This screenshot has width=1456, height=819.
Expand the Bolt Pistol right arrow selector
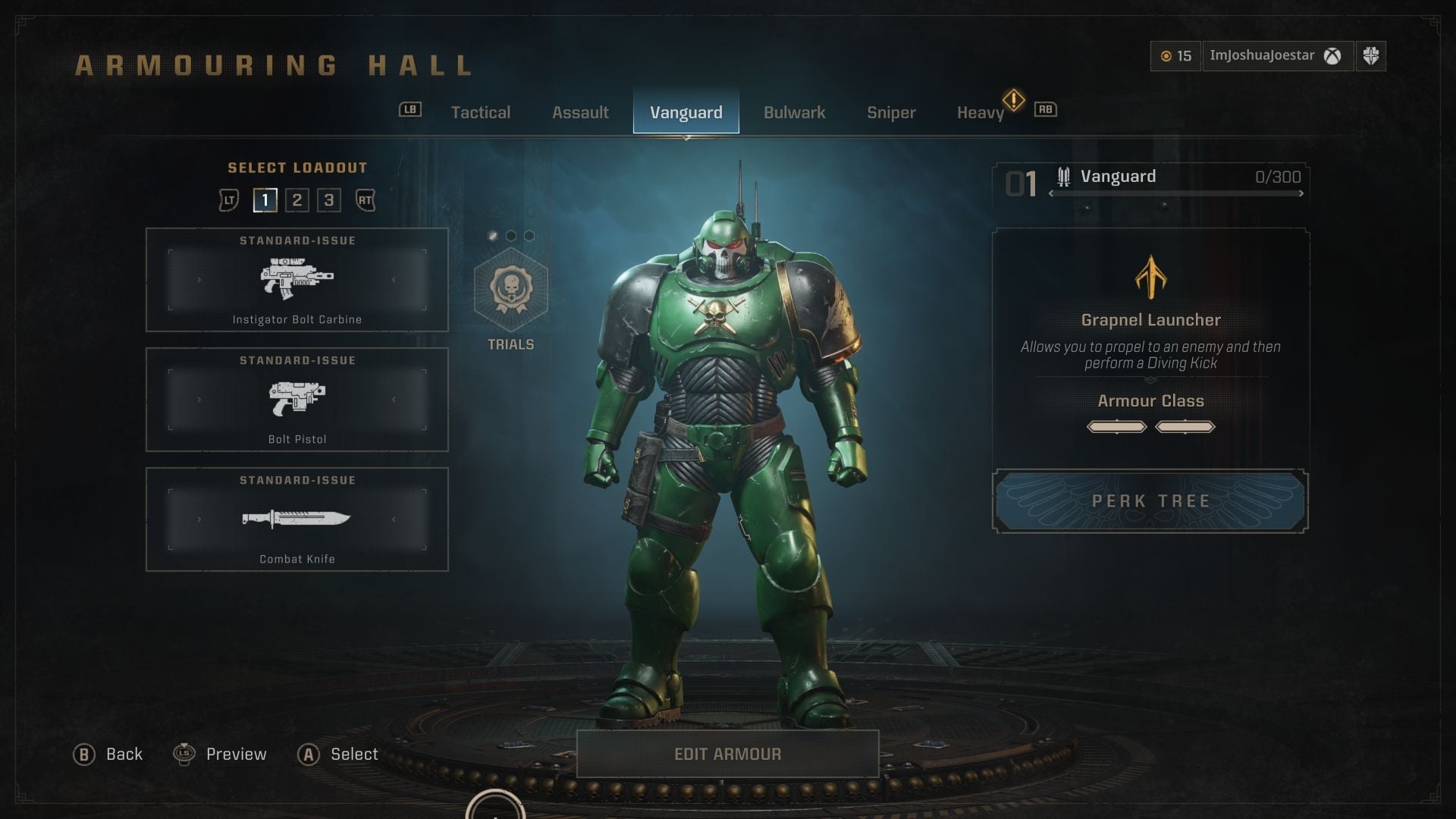click(x=395, y=398)
